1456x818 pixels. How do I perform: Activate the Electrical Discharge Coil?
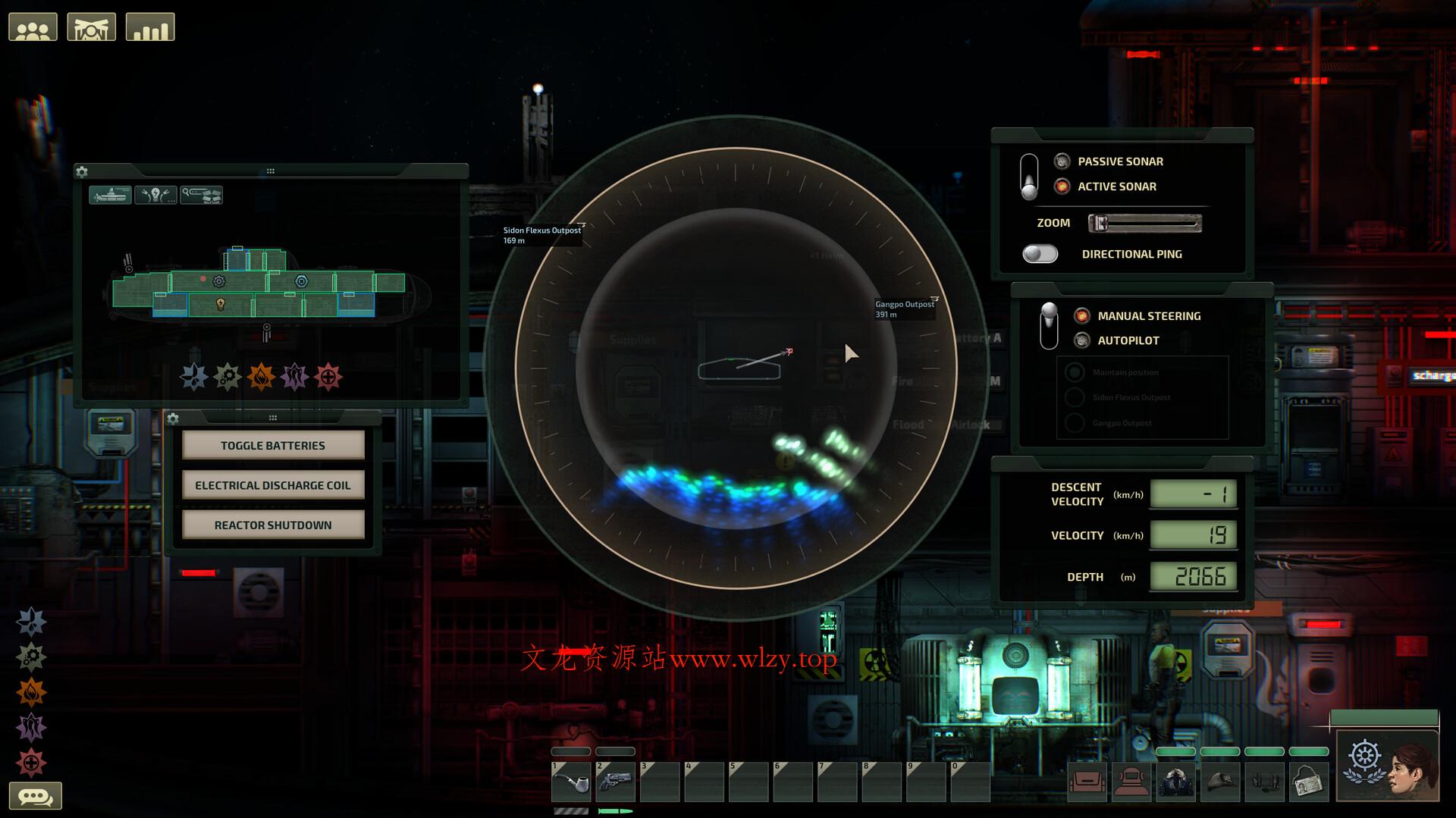pyautogui.click(x=273, y=485)
